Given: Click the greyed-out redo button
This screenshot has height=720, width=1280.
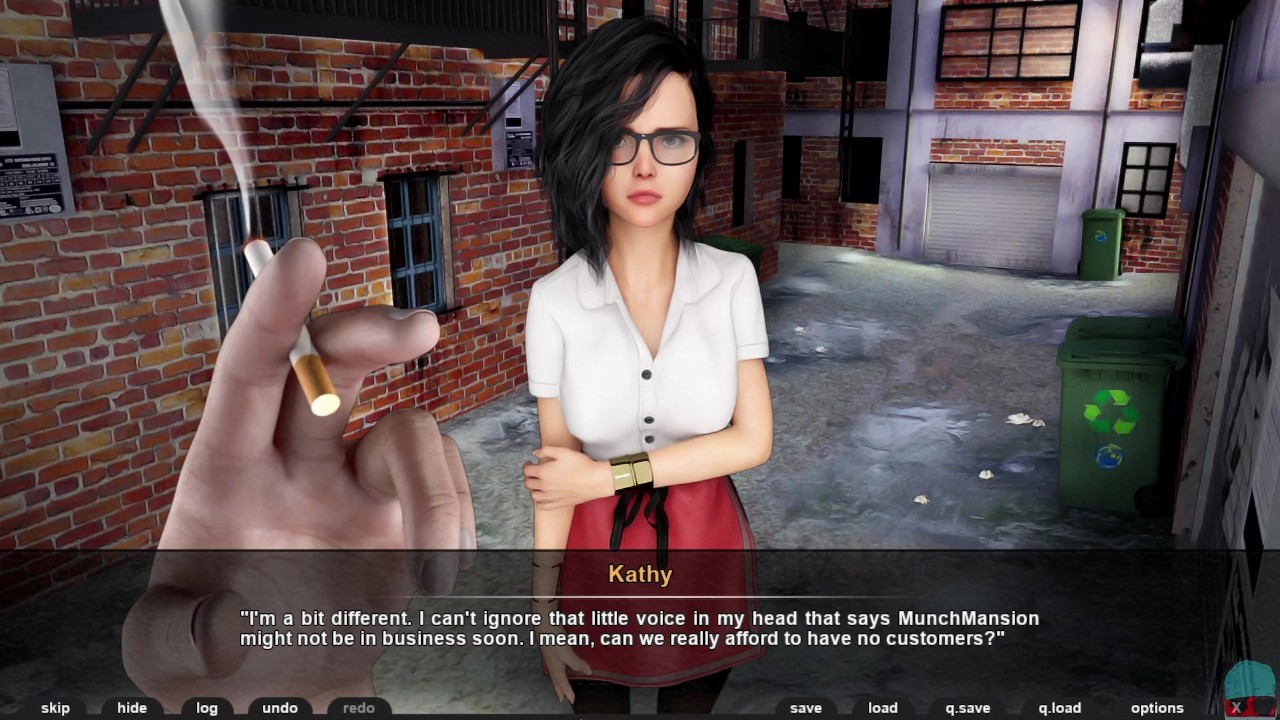Looking at the screenshot, I should tap(359, 708).
